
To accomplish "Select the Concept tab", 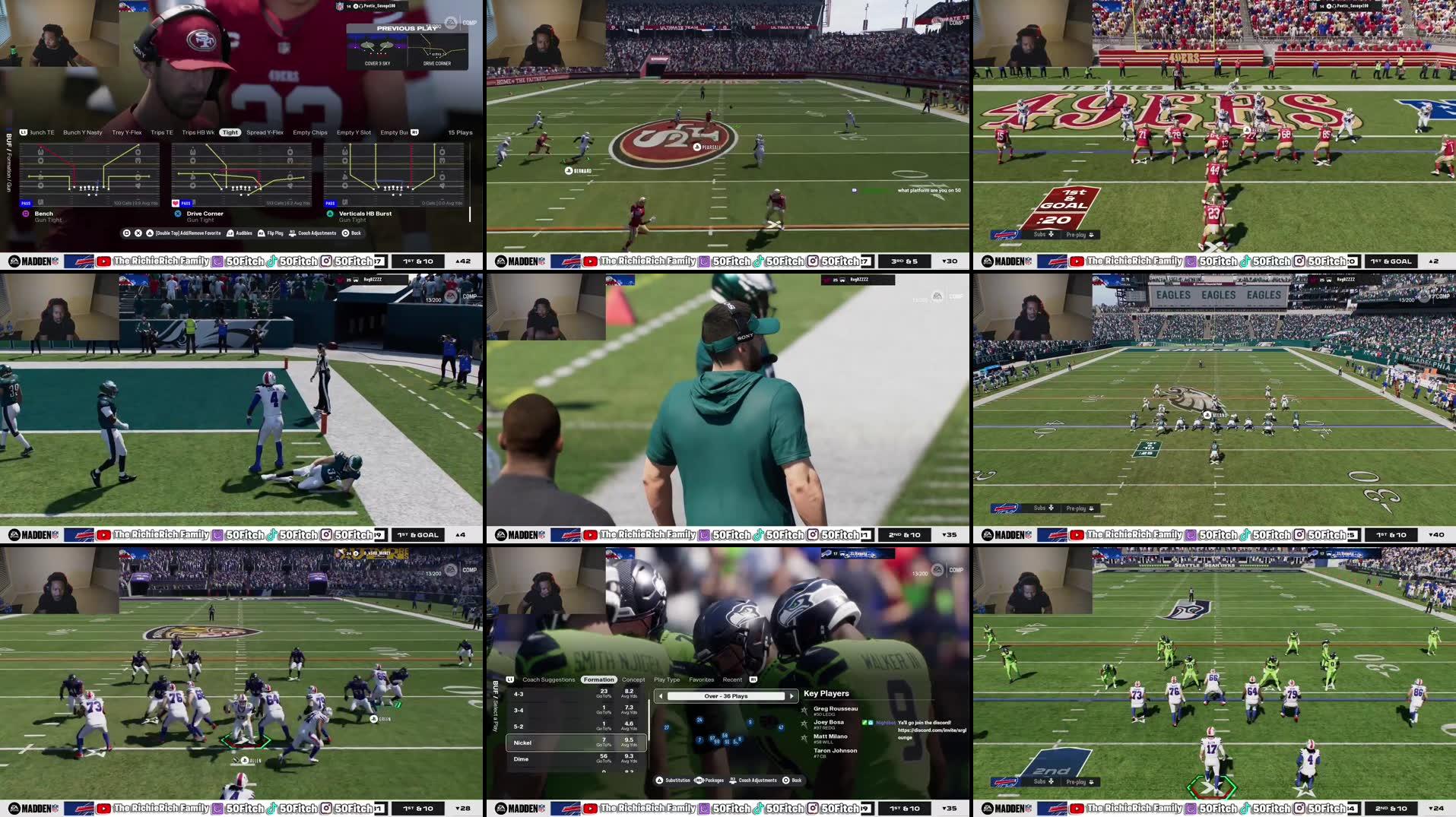I will (633, 679).
